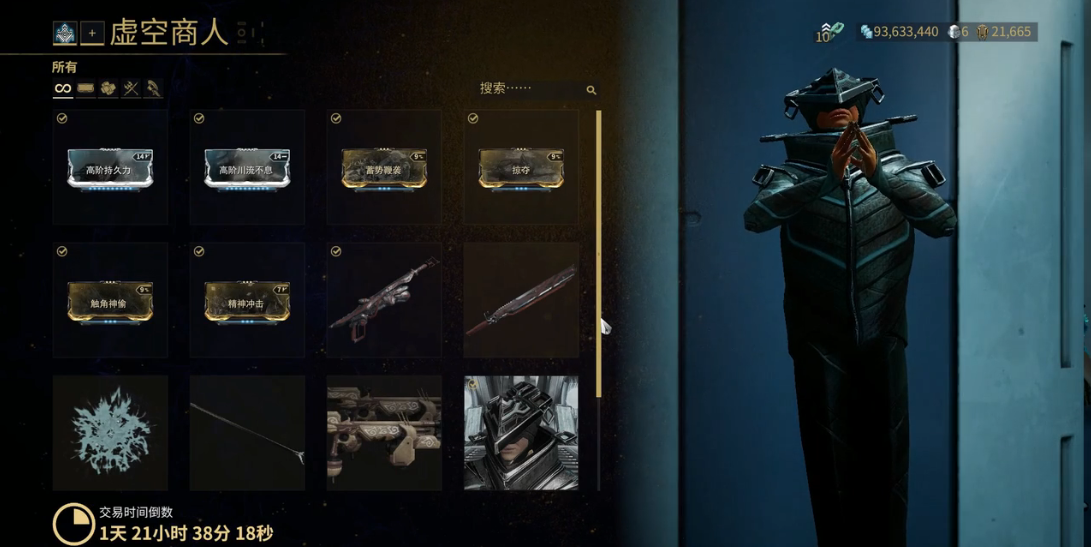This screenshot has height=547, width=1091.
Task: Select the 触角神偷 mod card
Action: (110, 300)
